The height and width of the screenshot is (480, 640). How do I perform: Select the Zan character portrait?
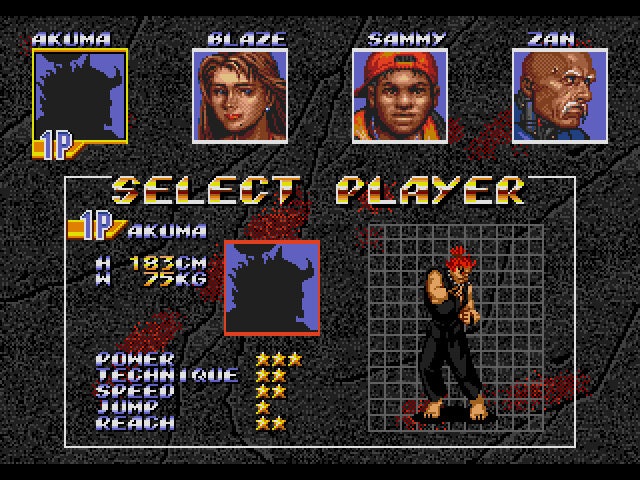click(x=560, y=96)
